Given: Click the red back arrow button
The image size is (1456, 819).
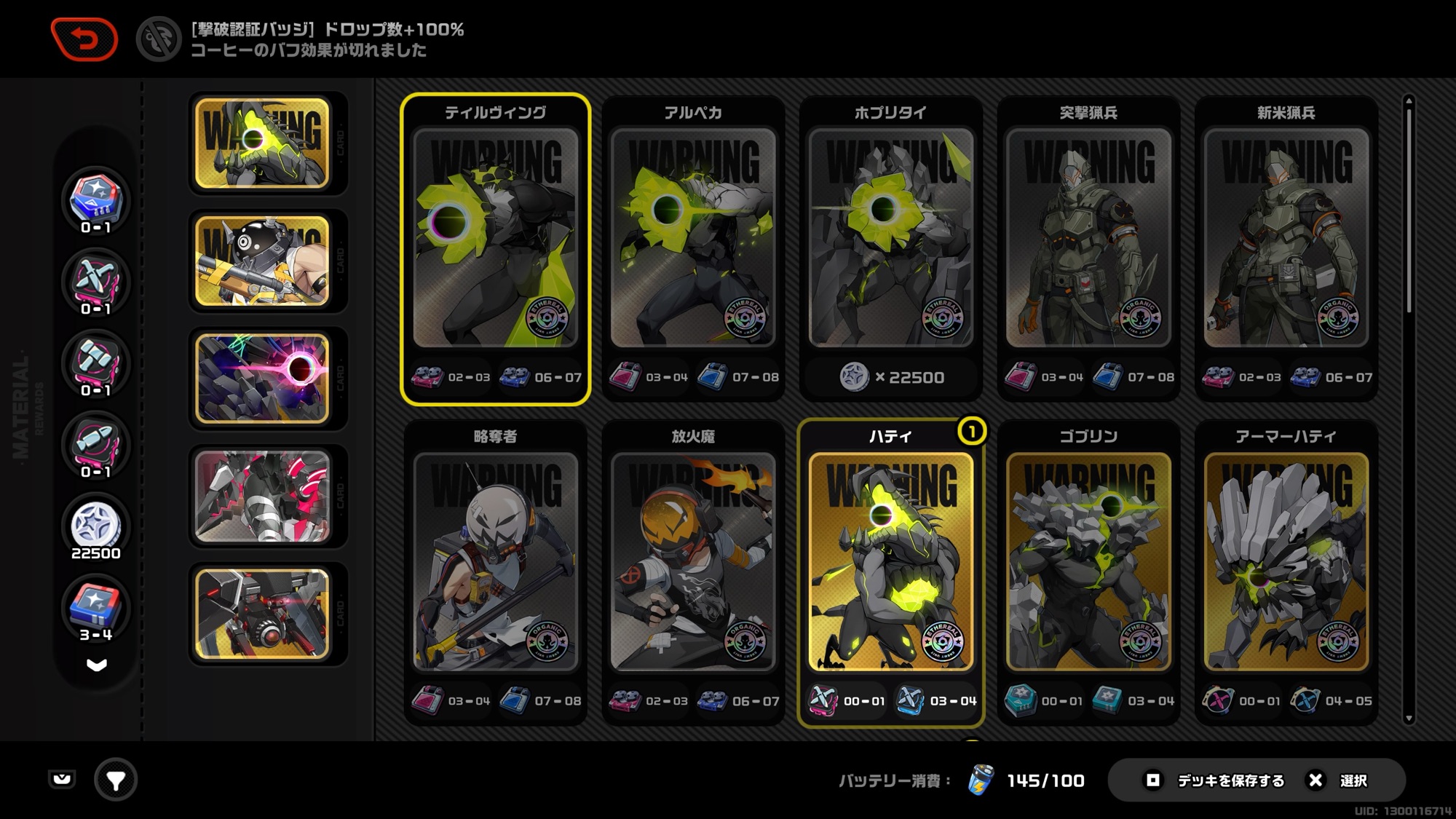Looking at the screenshot, I should [84, 39].
